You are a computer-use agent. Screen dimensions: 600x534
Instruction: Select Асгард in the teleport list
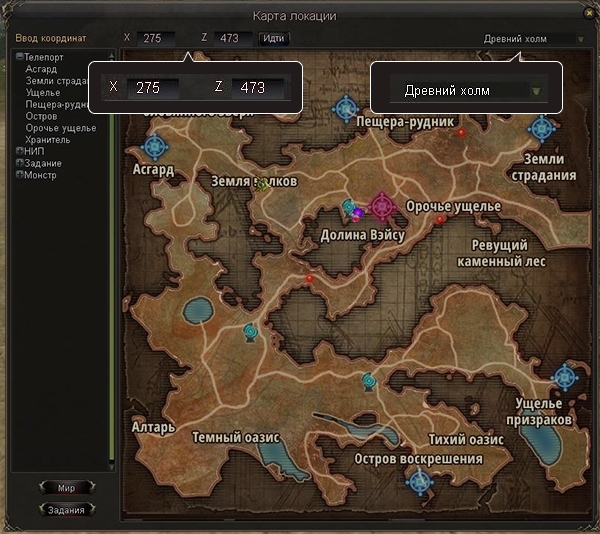tap(41, 70)
